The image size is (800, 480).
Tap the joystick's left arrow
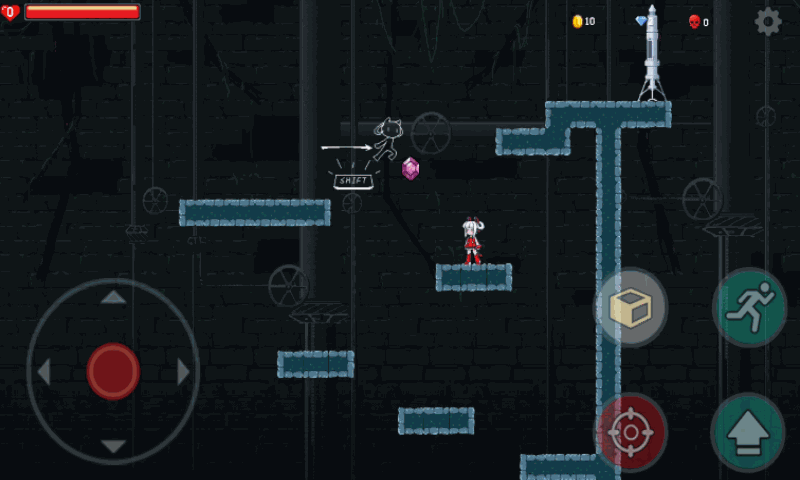43,372
